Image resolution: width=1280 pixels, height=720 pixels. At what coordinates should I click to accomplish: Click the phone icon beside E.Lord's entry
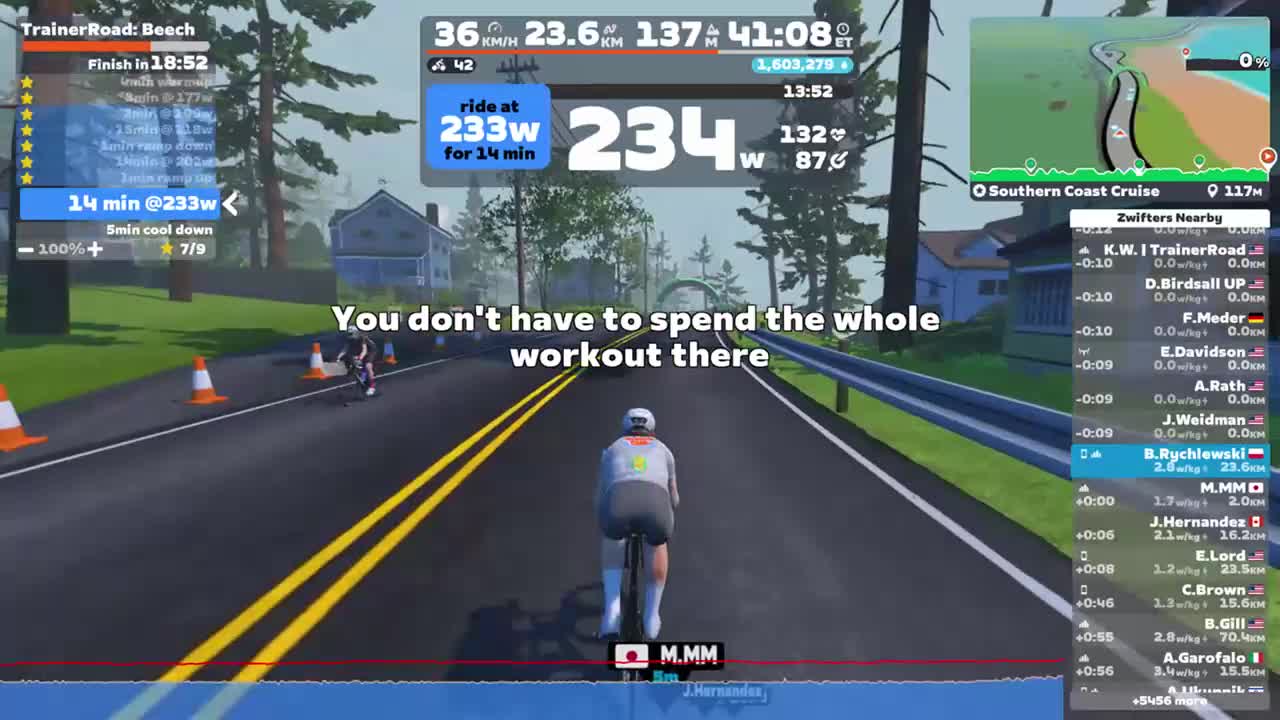[1084, 556]
